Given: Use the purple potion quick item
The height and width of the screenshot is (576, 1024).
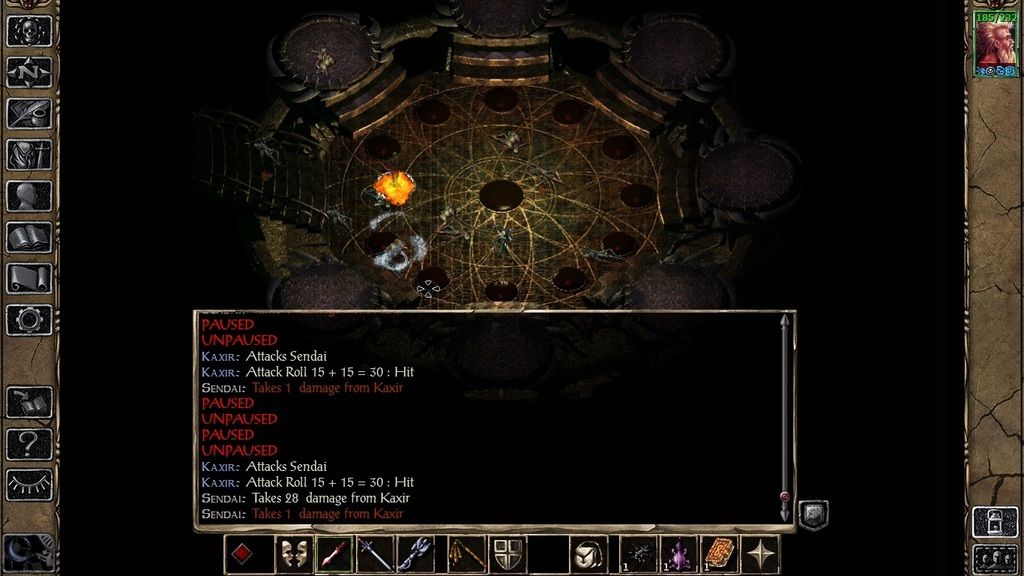Looking at the screenshot, I should [679, 554].
